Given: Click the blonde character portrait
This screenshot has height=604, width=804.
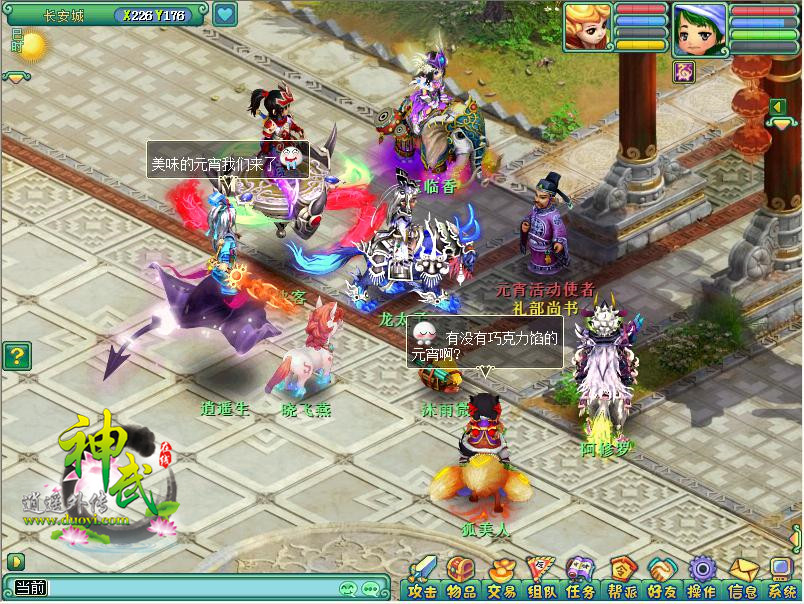Looking at the screenshot, I should (x=587, y=28).
